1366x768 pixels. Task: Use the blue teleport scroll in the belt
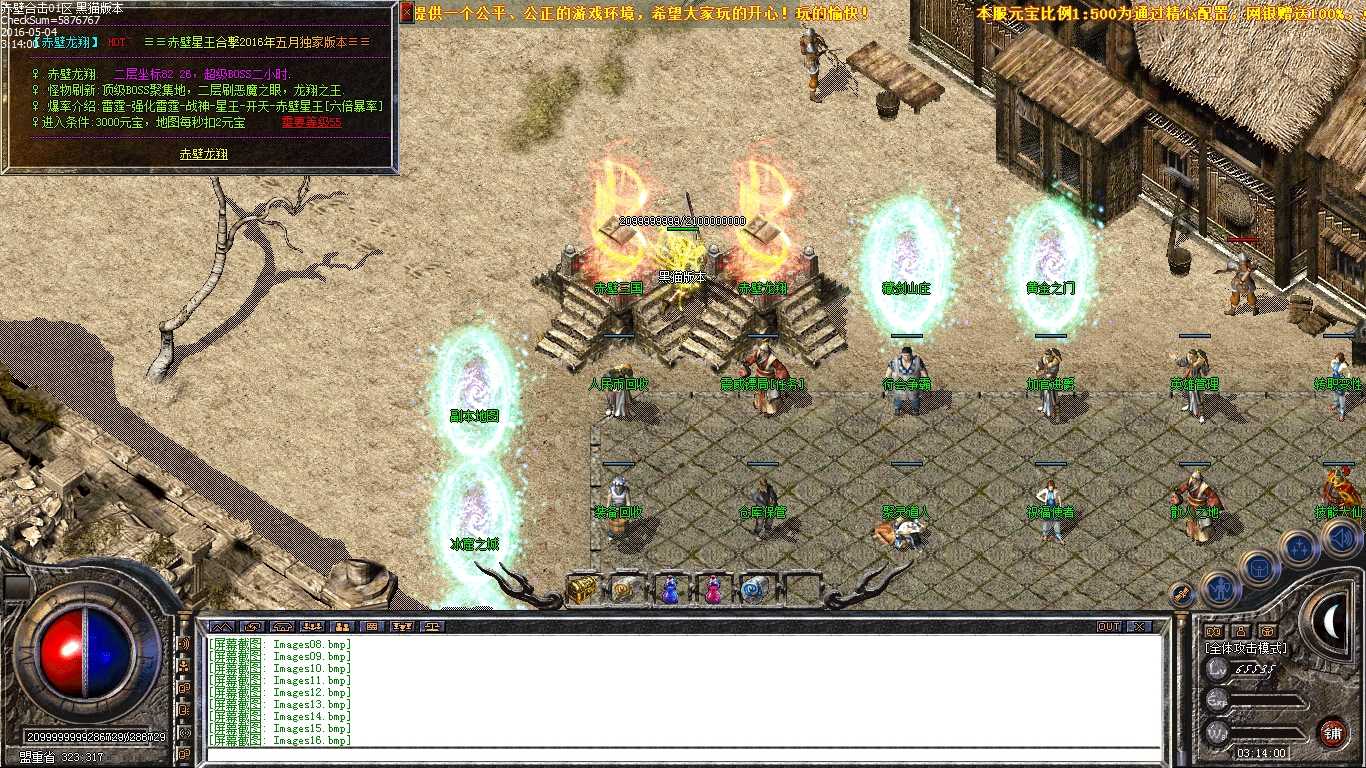[x=753, y=590]
